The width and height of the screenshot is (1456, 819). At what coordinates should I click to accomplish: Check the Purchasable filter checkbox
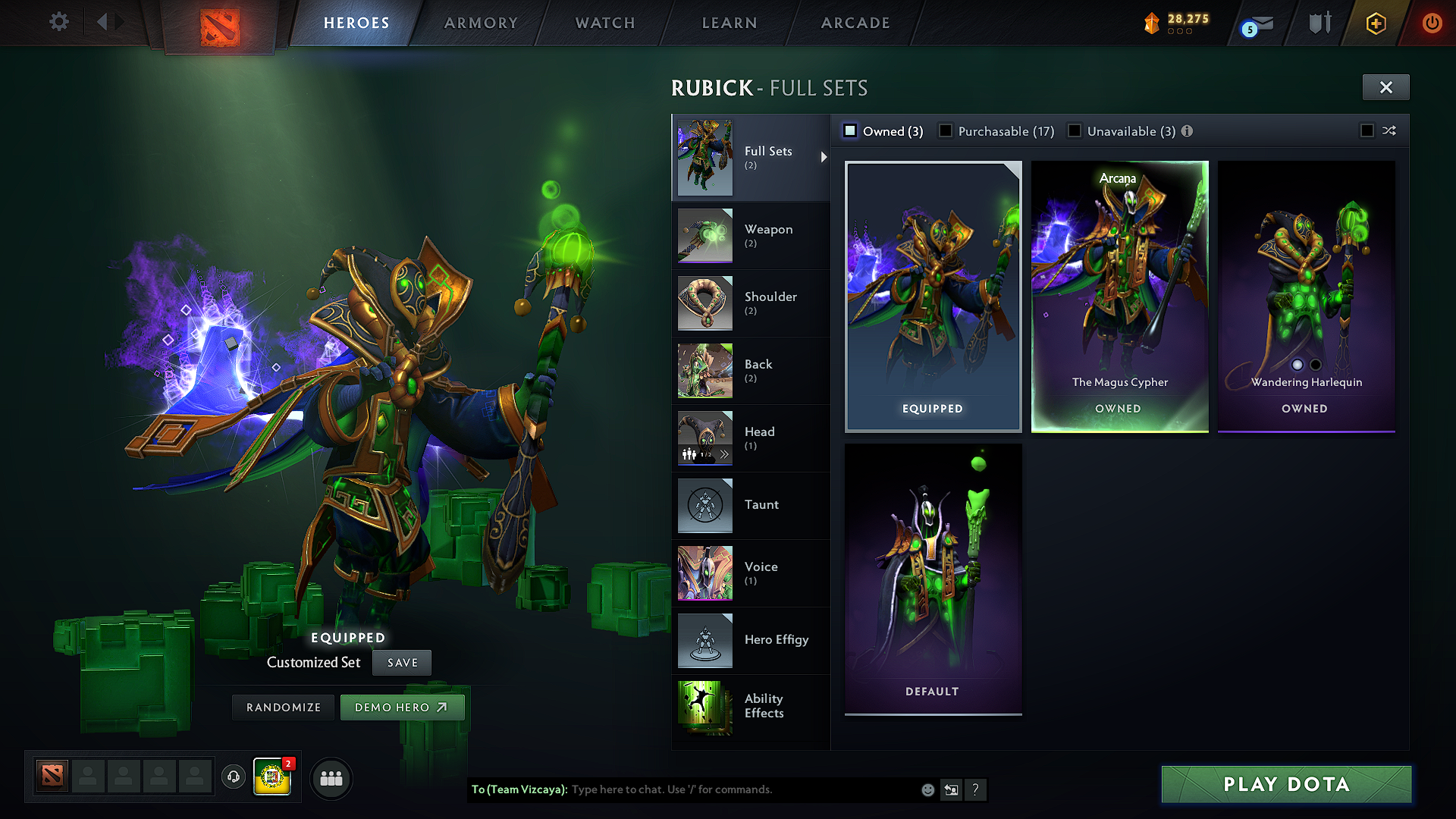click(945, 130)
